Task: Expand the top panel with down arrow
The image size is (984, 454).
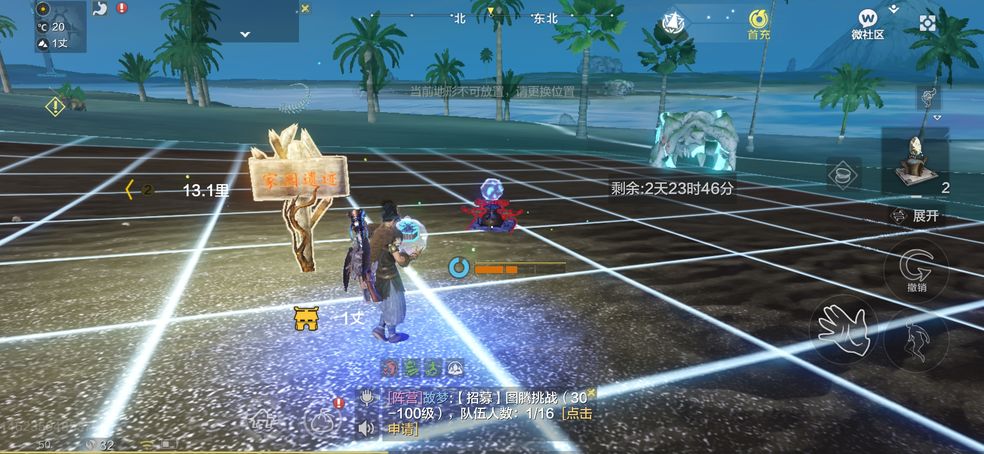Action: pos(245,33)
